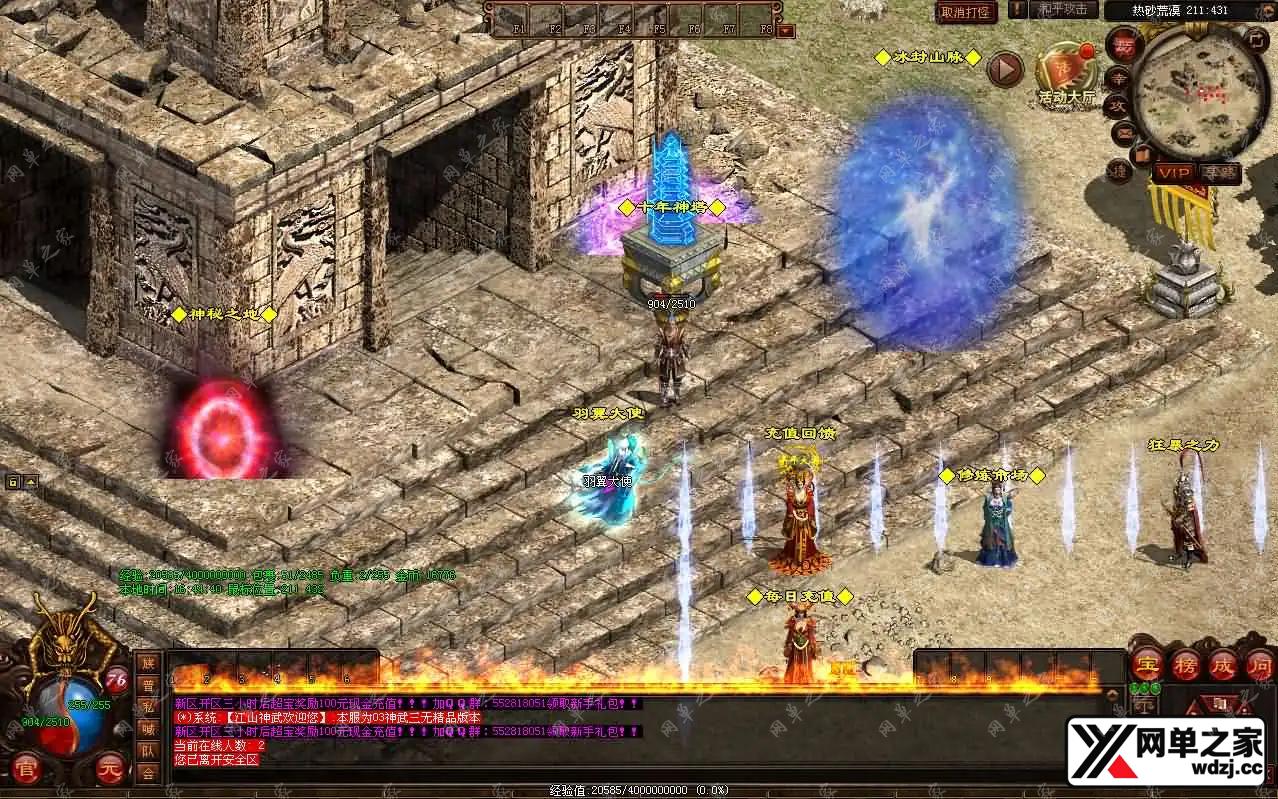Image resolution: width=1278 pixels, height=799 pixels.
Task: Open the 宝 treasure button
Action: (1146, 663)
